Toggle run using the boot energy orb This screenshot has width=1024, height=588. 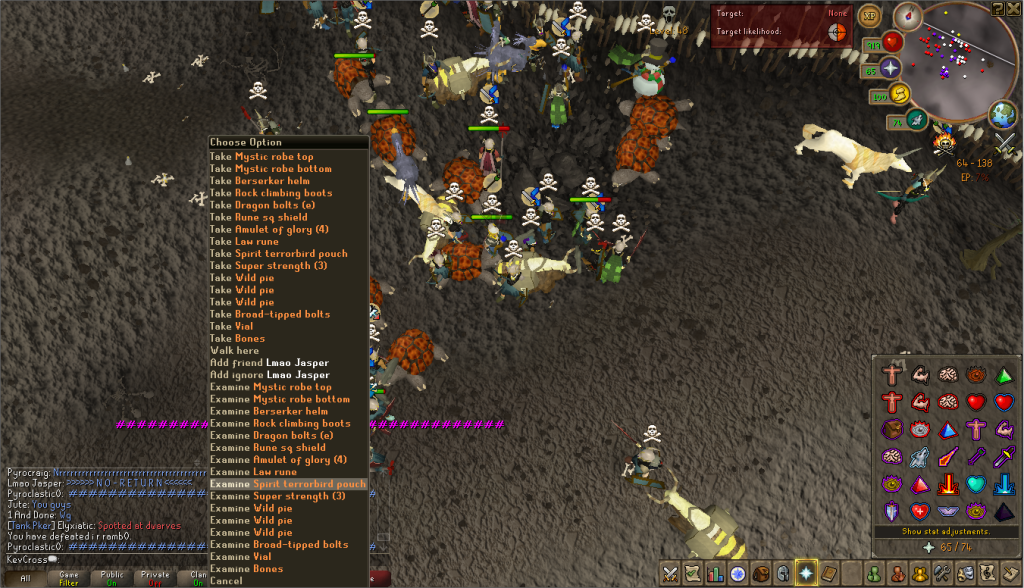pos(898,95)
